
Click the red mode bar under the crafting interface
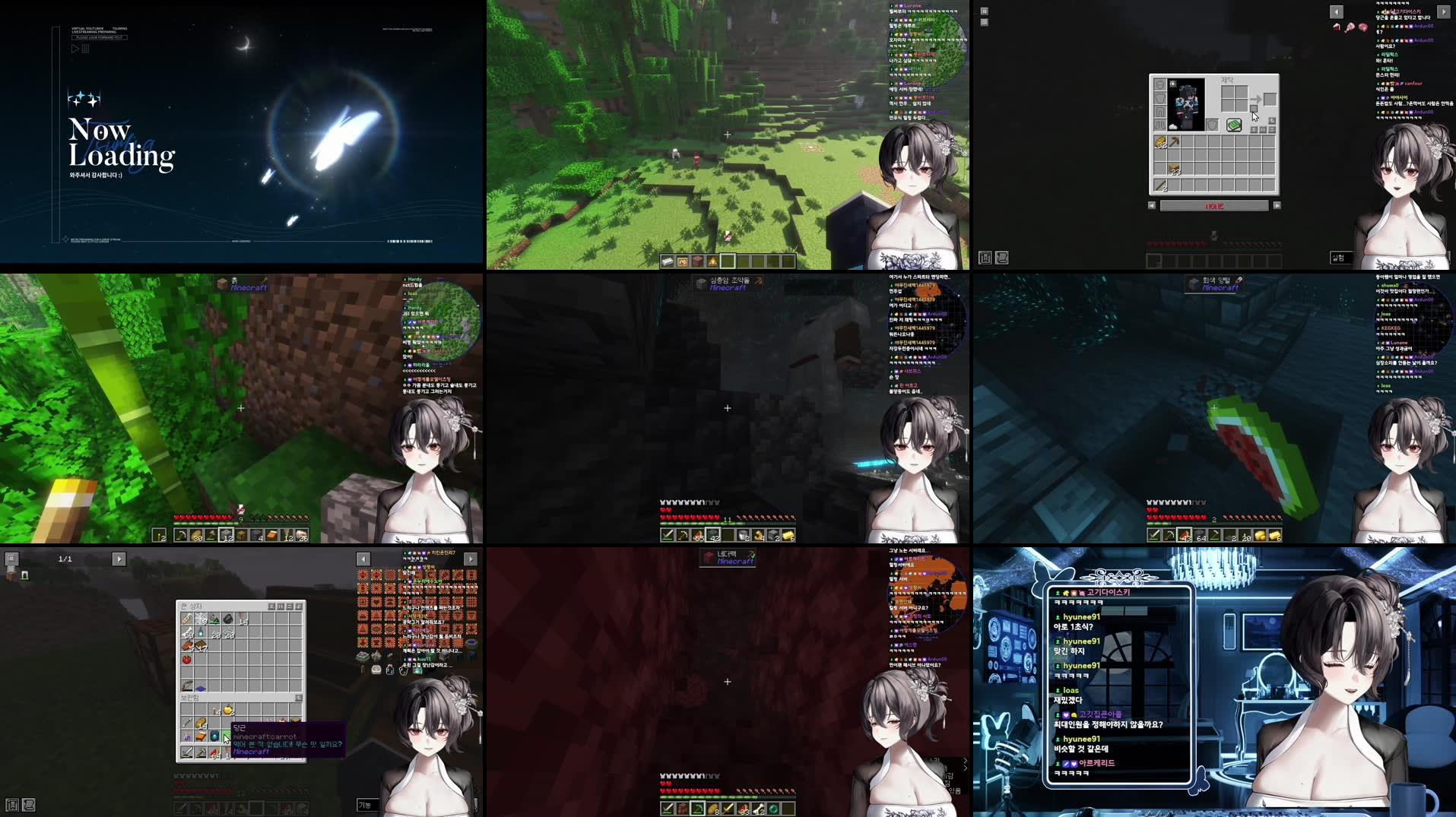[x=1215, y=207]
